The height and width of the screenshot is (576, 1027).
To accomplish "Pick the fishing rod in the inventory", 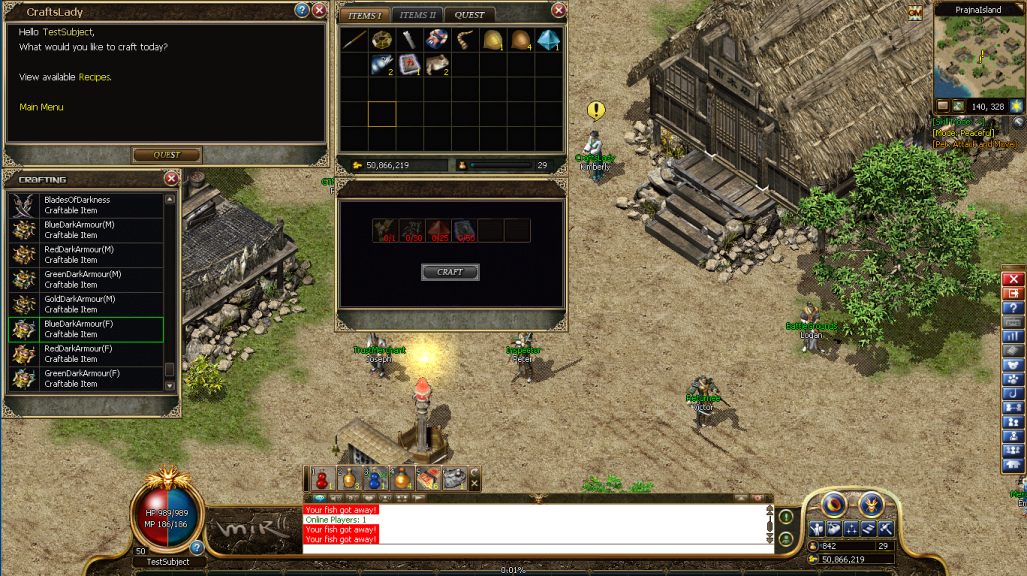I will point(354,39).
